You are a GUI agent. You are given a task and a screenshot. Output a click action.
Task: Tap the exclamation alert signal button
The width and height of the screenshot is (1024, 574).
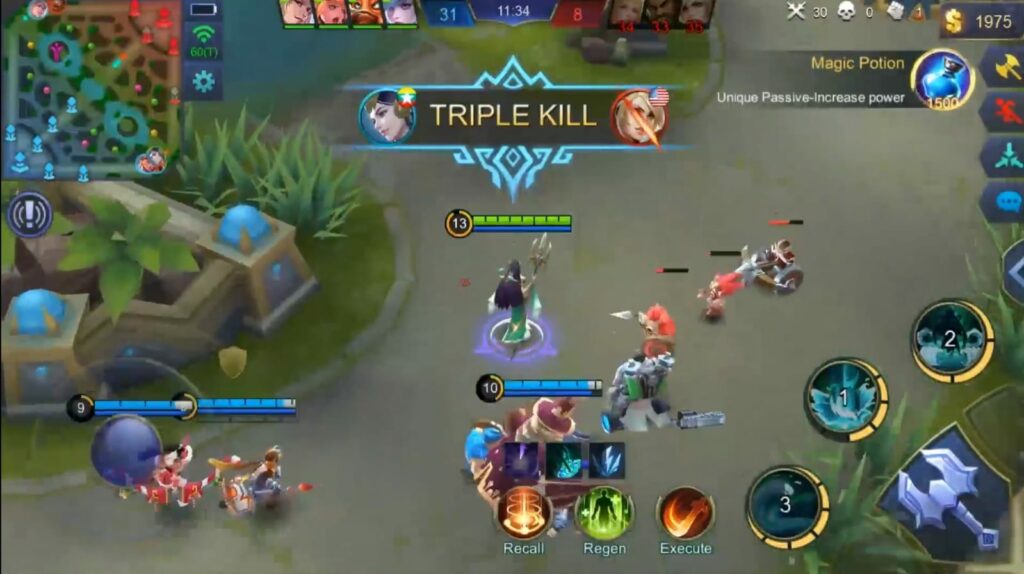(29, 214)
